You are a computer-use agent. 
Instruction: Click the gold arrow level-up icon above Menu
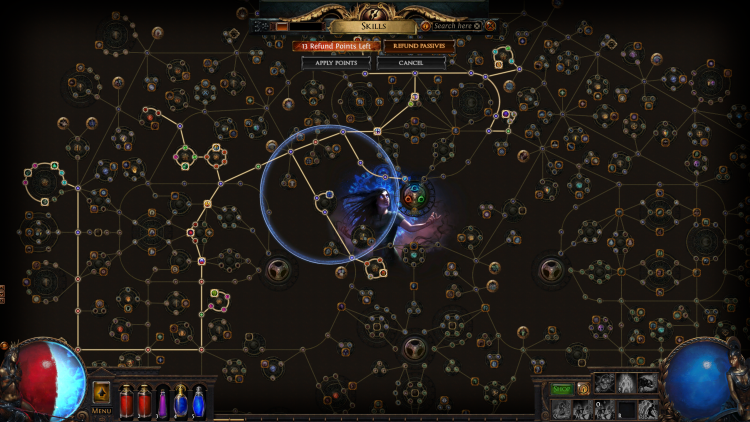[x=101, y=390]
